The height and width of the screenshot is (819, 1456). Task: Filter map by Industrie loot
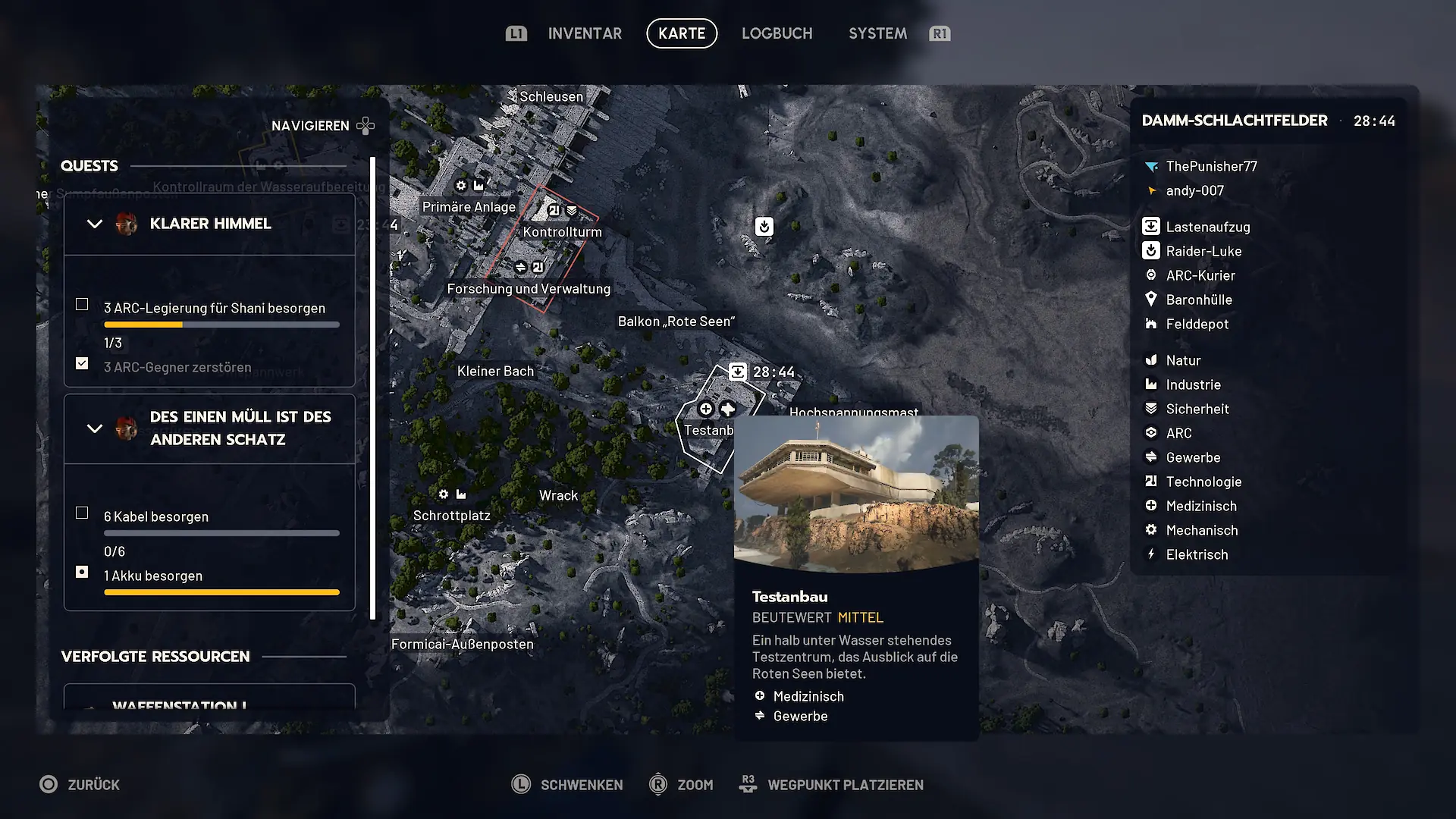click(x=1193, y=384)
